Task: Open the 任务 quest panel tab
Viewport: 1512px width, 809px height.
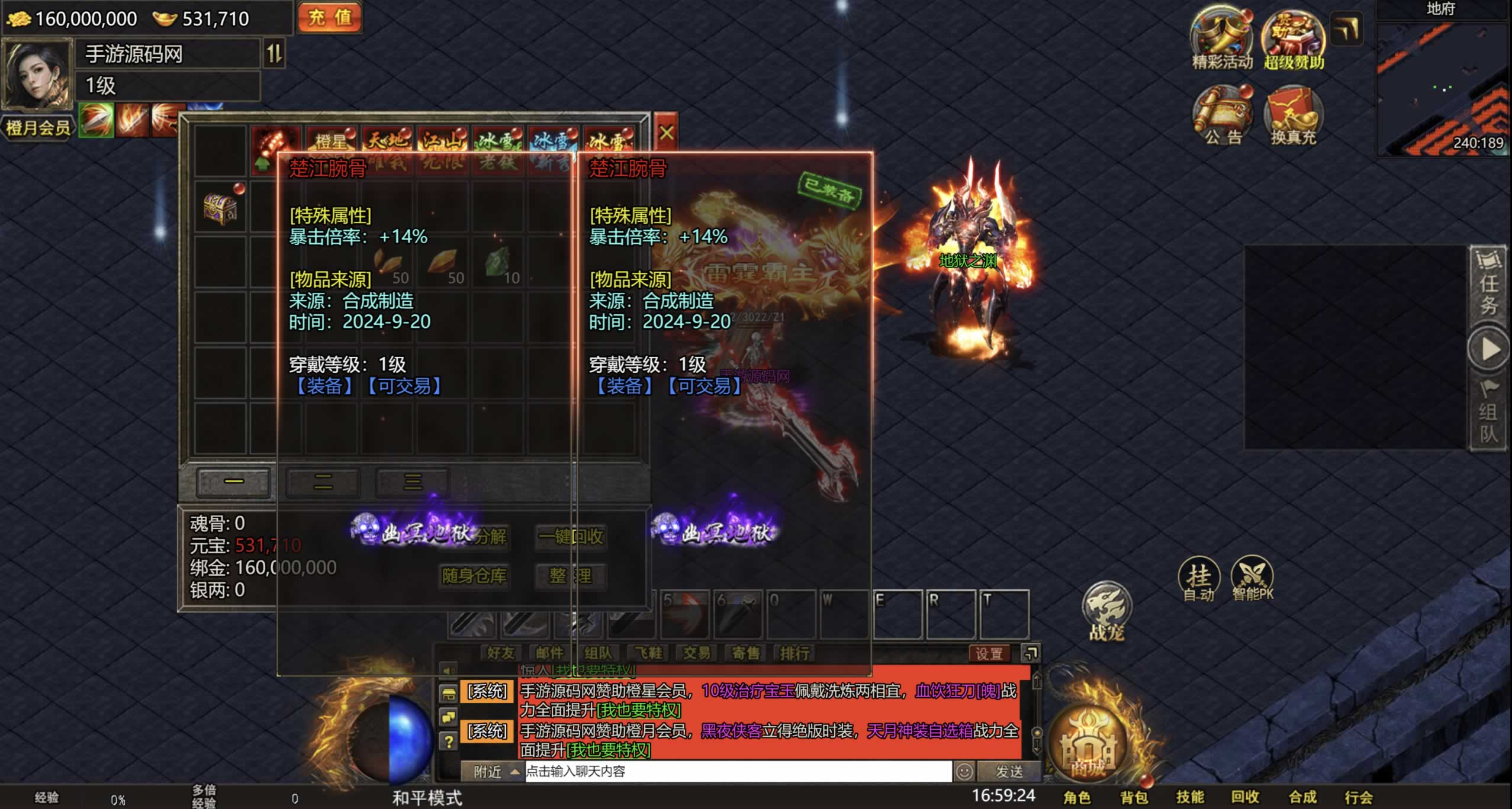Action: (x=1488, y=284)
